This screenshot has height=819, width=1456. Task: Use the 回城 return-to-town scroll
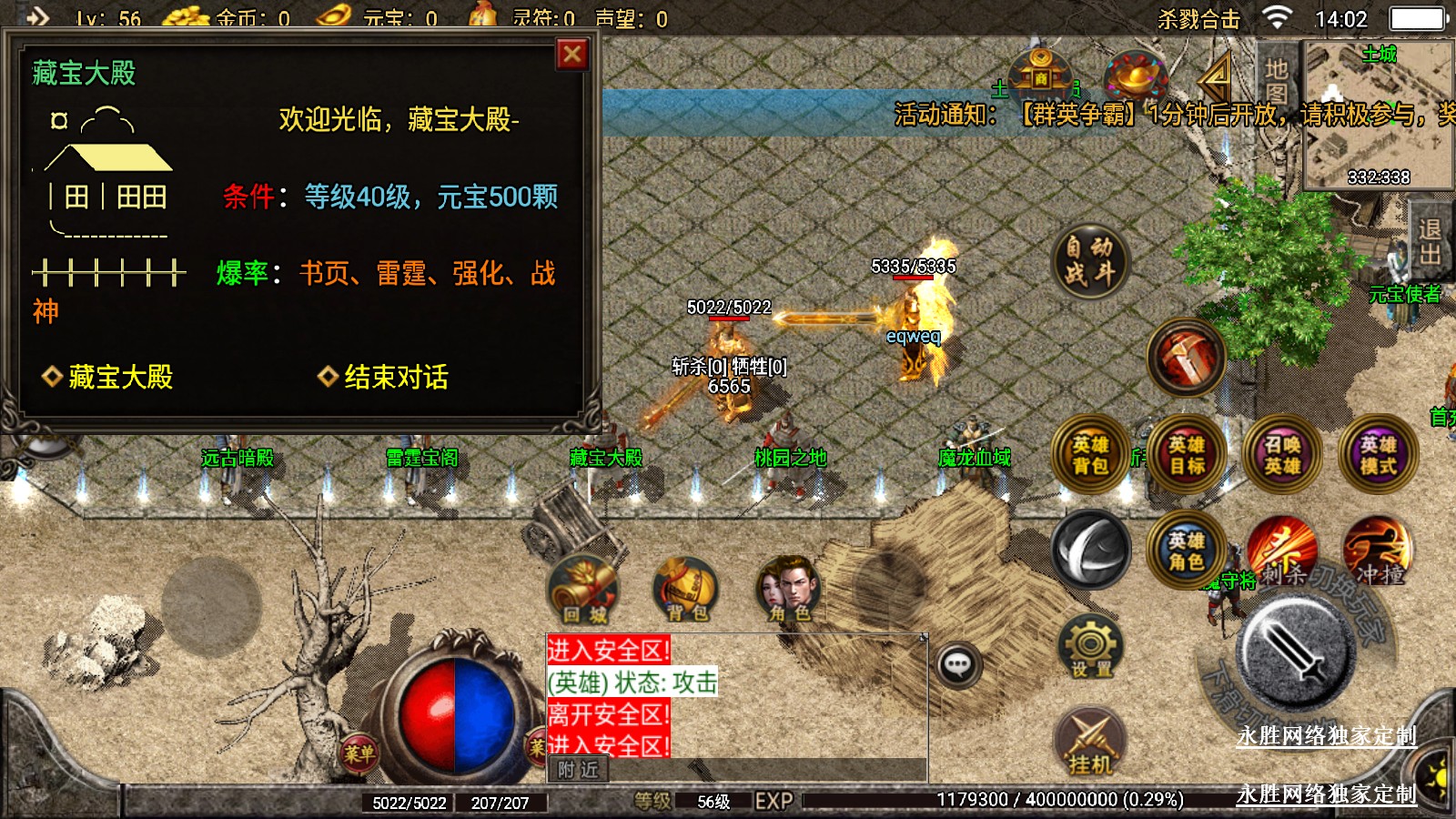pyautogui.click(x=584, y=590)
